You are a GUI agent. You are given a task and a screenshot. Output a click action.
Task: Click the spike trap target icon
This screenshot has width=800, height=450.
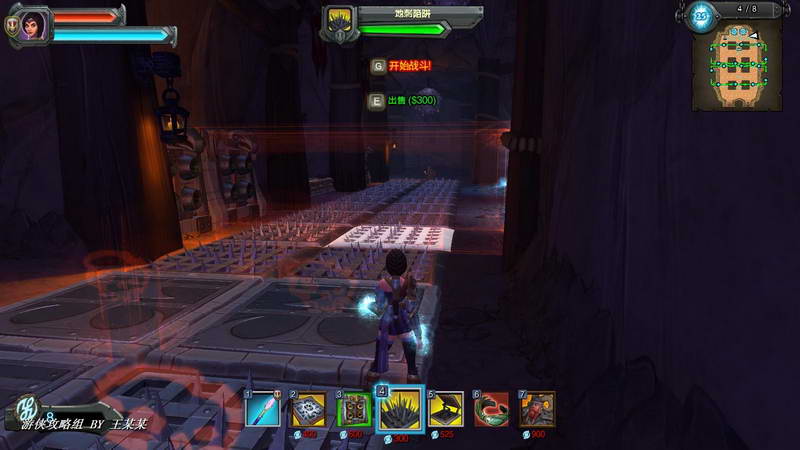coord(338,22)
